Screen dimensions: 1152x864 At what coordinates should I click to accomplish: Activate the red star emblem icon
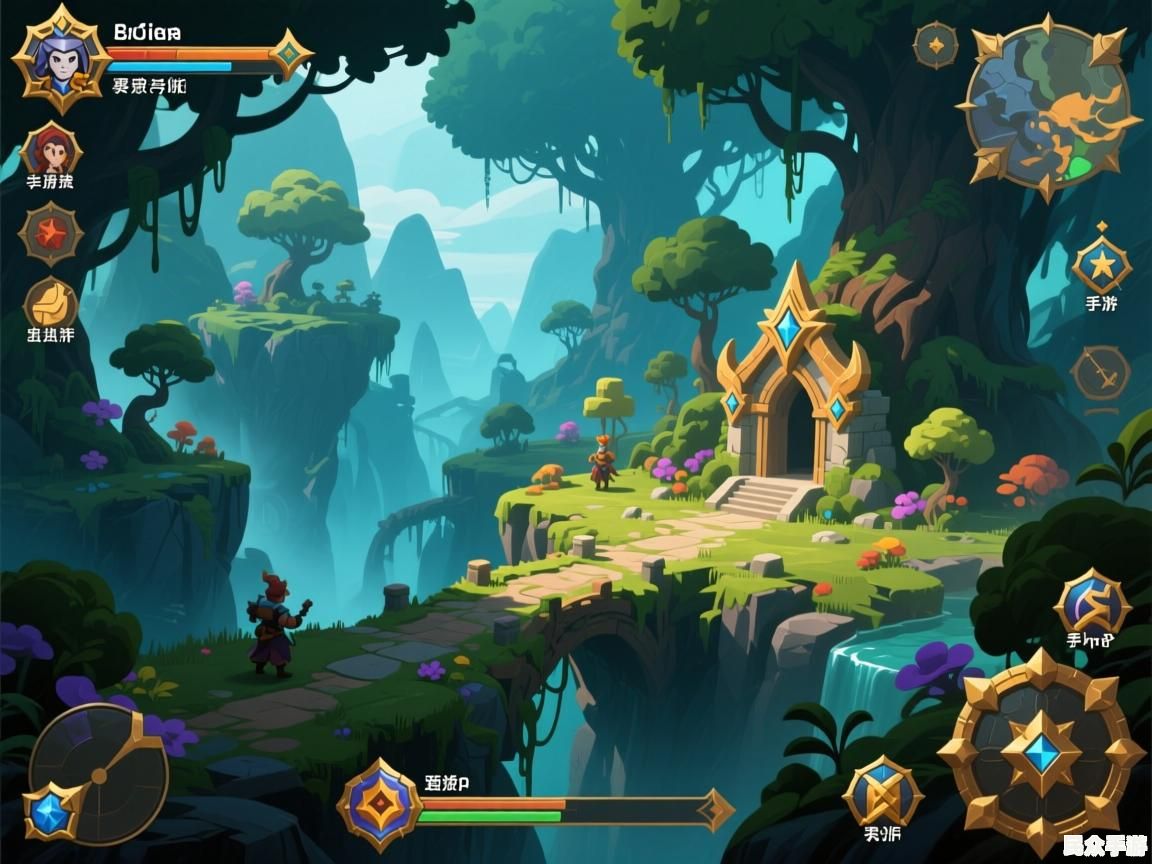50,234
